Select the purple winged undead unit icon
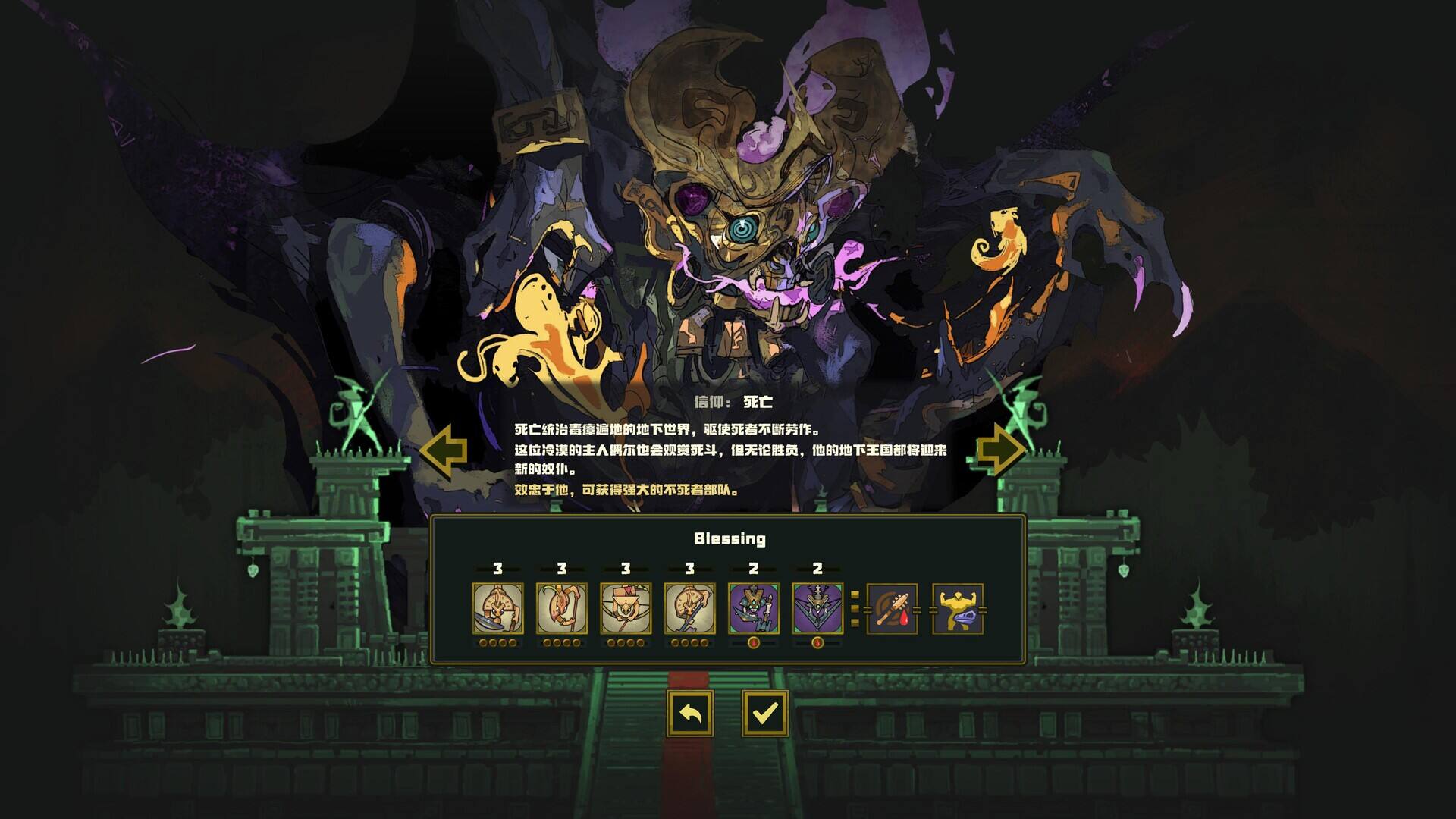This screenshot has height=819, width=1456. [817, 608]
